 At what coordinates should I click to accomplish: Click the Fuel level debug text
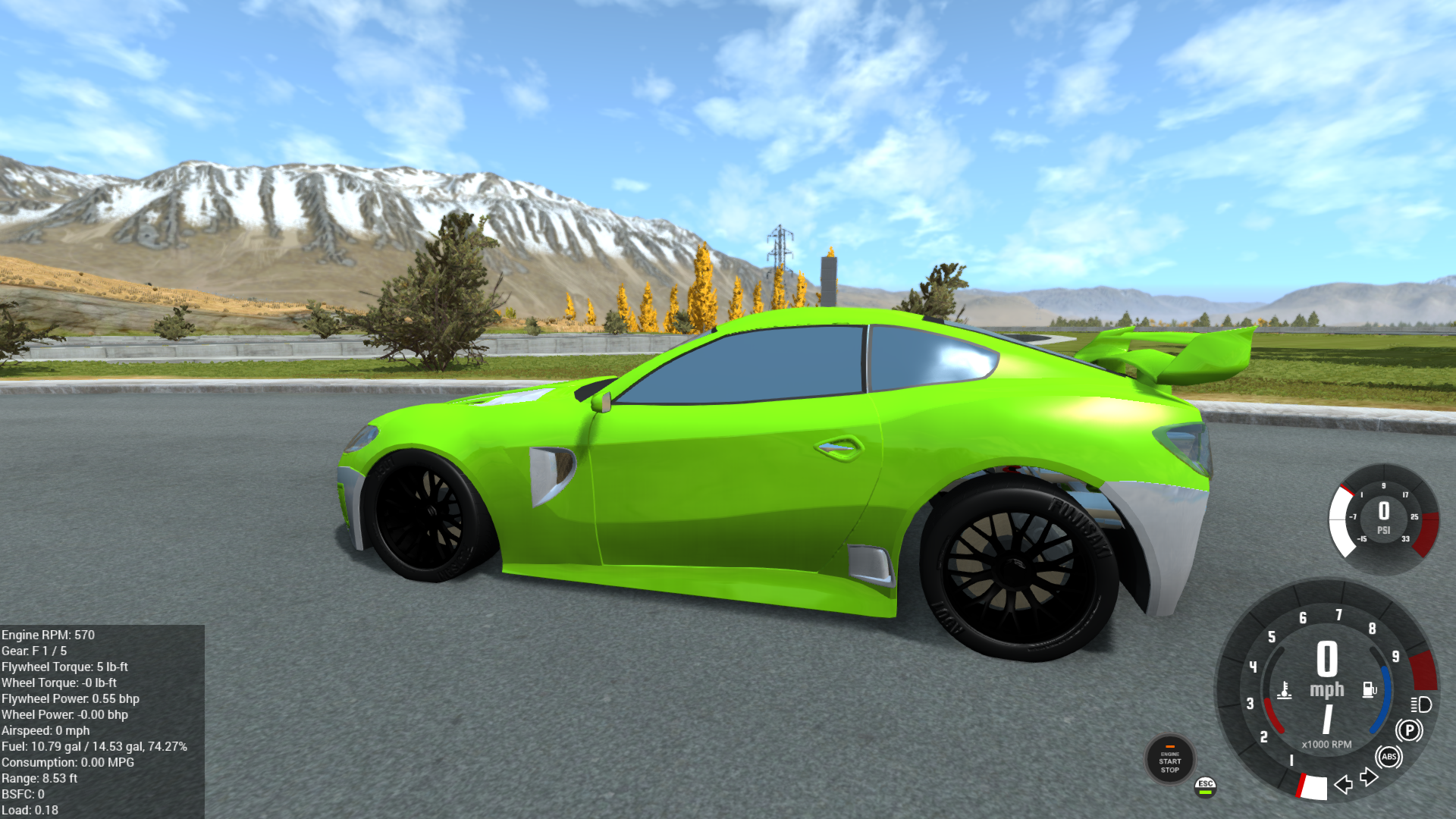pos(93,746)
